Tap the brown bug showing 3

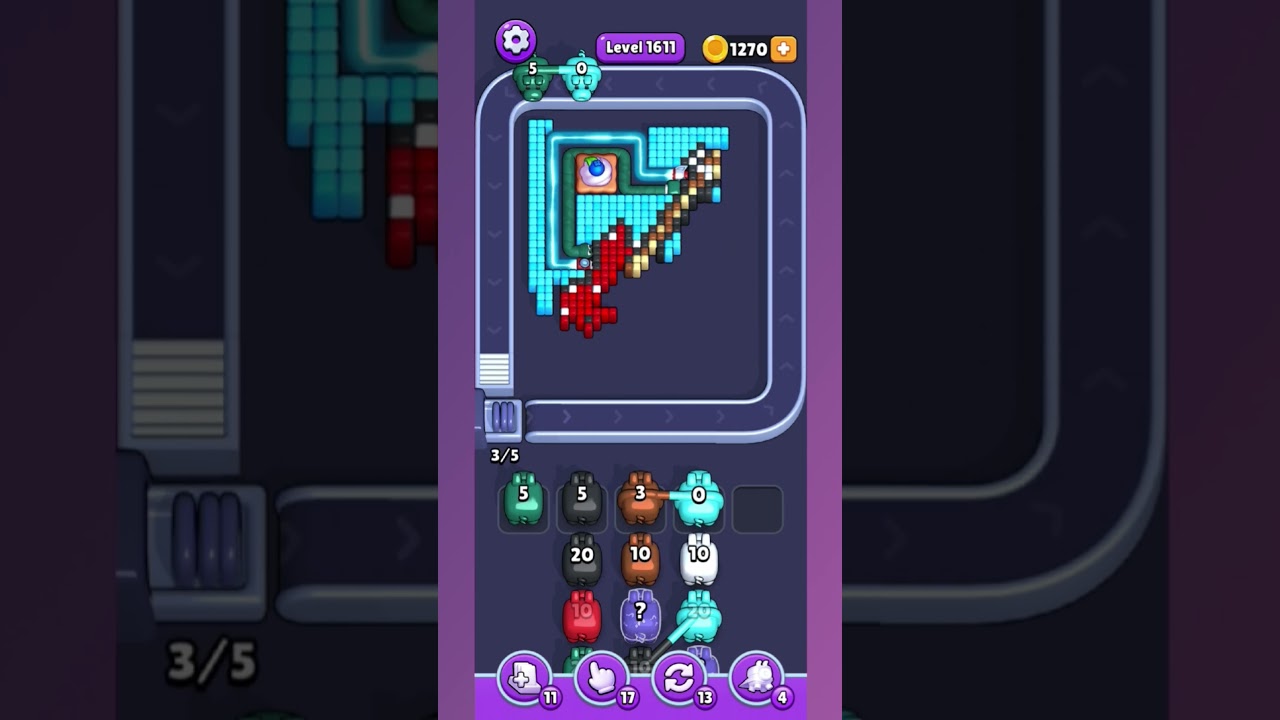click(x=640, y=500)
